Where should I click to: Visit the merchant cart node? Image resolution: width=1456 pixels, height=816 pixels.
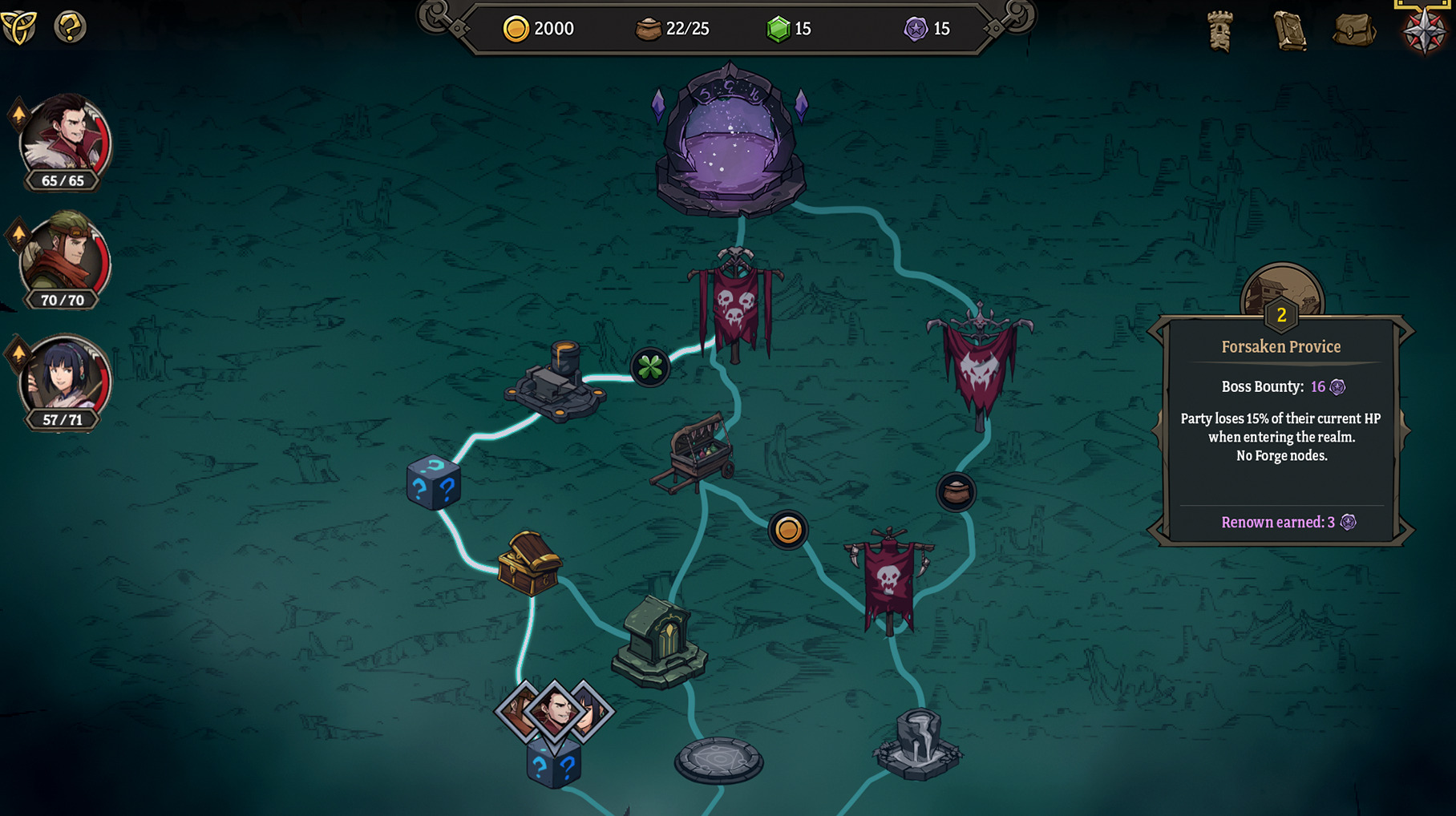pyautogui.click(x=695, y=453)
